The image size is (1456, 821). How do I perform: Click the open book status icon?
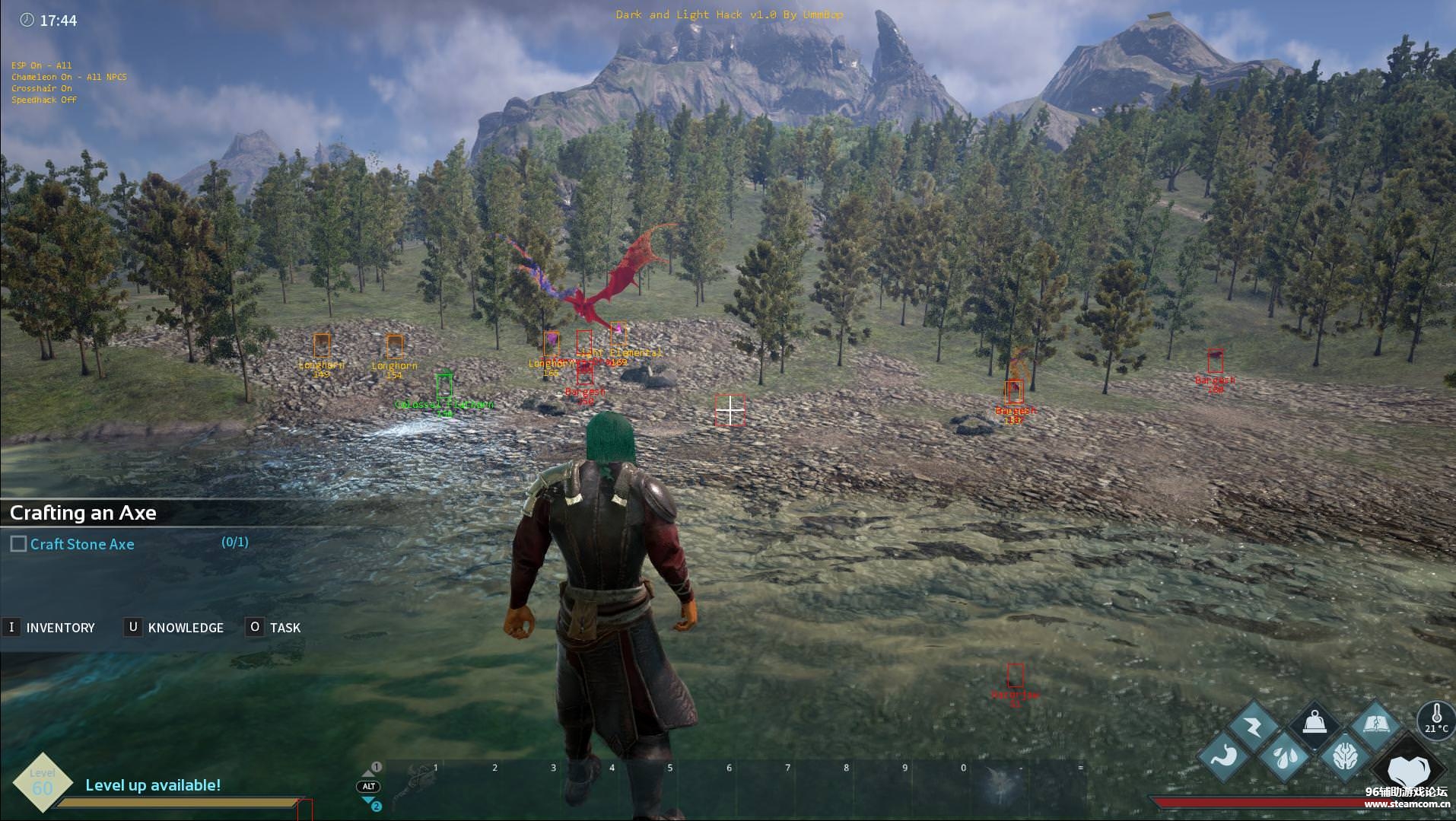pyautogui.click(x=1375, y=724)
